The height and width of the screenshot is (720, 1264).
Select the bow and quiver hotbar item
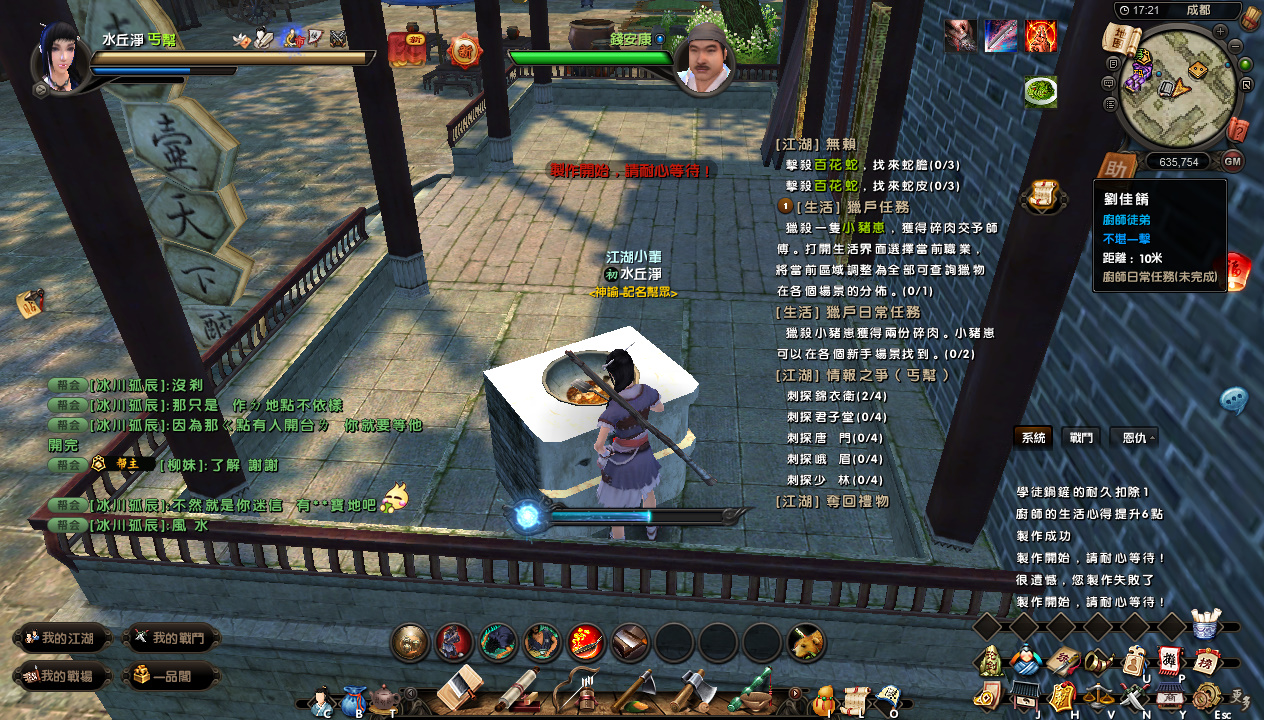(x=578, y=689)
